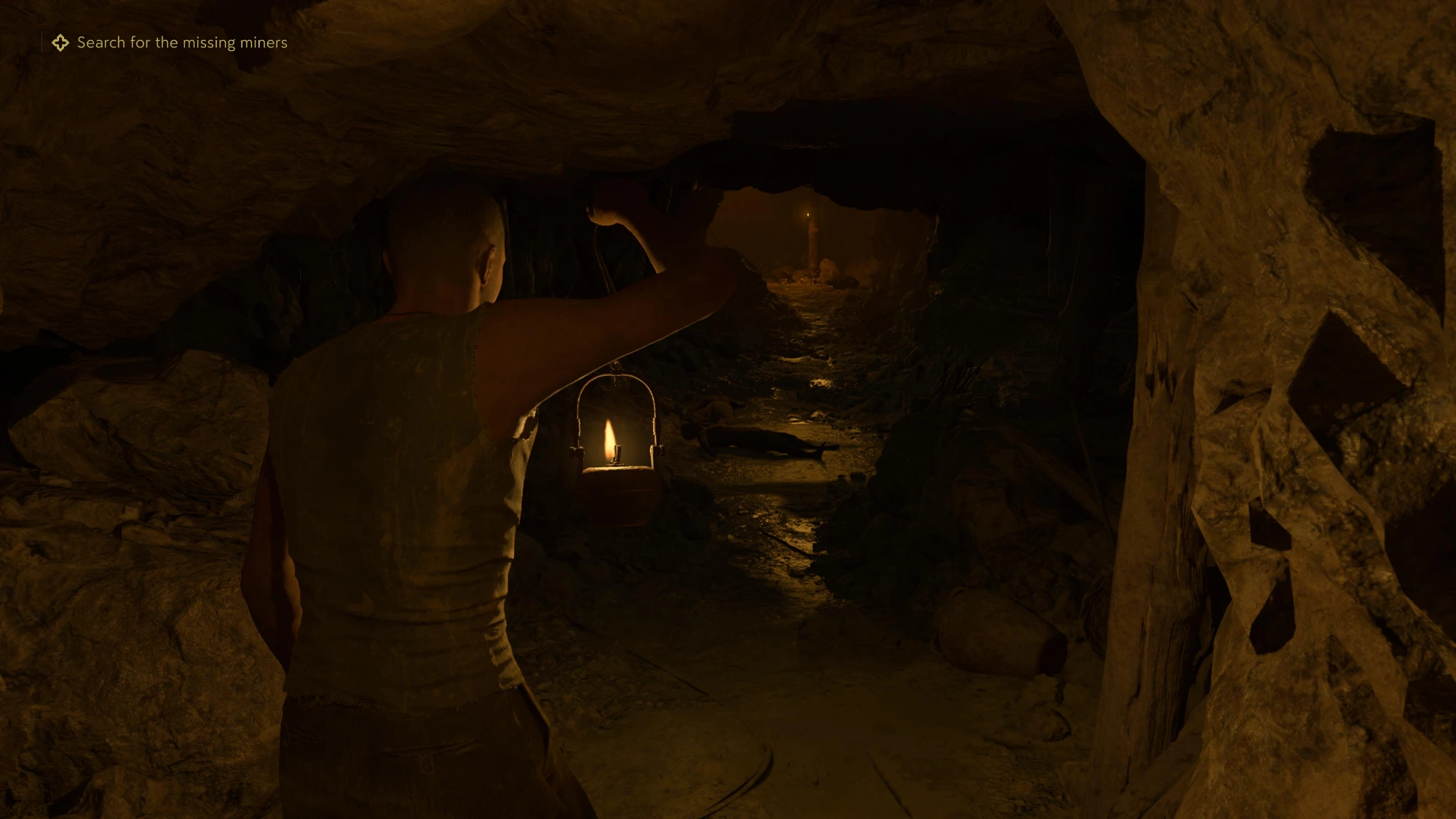Select the 'Search for the missing miners' objective
The image size is (1456, 819).
pyautogui.click(x=182, y=43)
